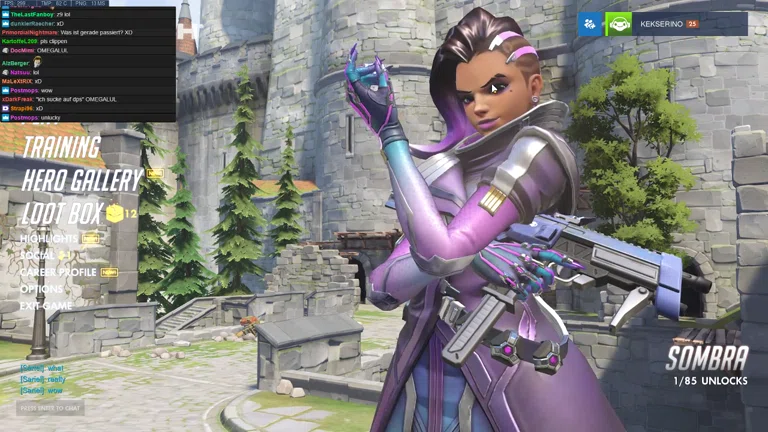Go to Highlights

49,239
